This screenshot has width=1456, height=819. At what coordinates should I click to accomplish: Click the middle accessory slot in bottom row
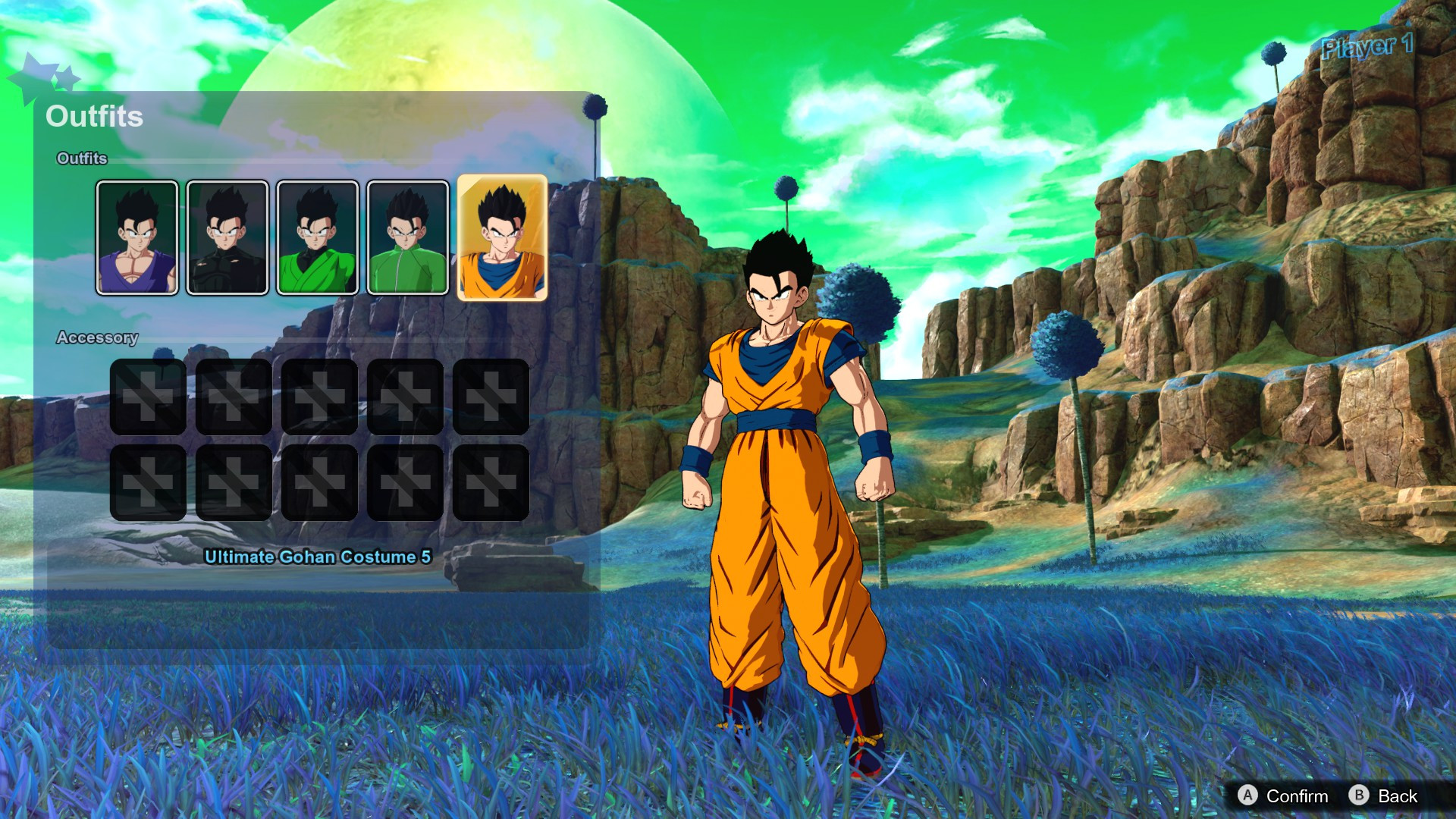click(x=318, y=483)
